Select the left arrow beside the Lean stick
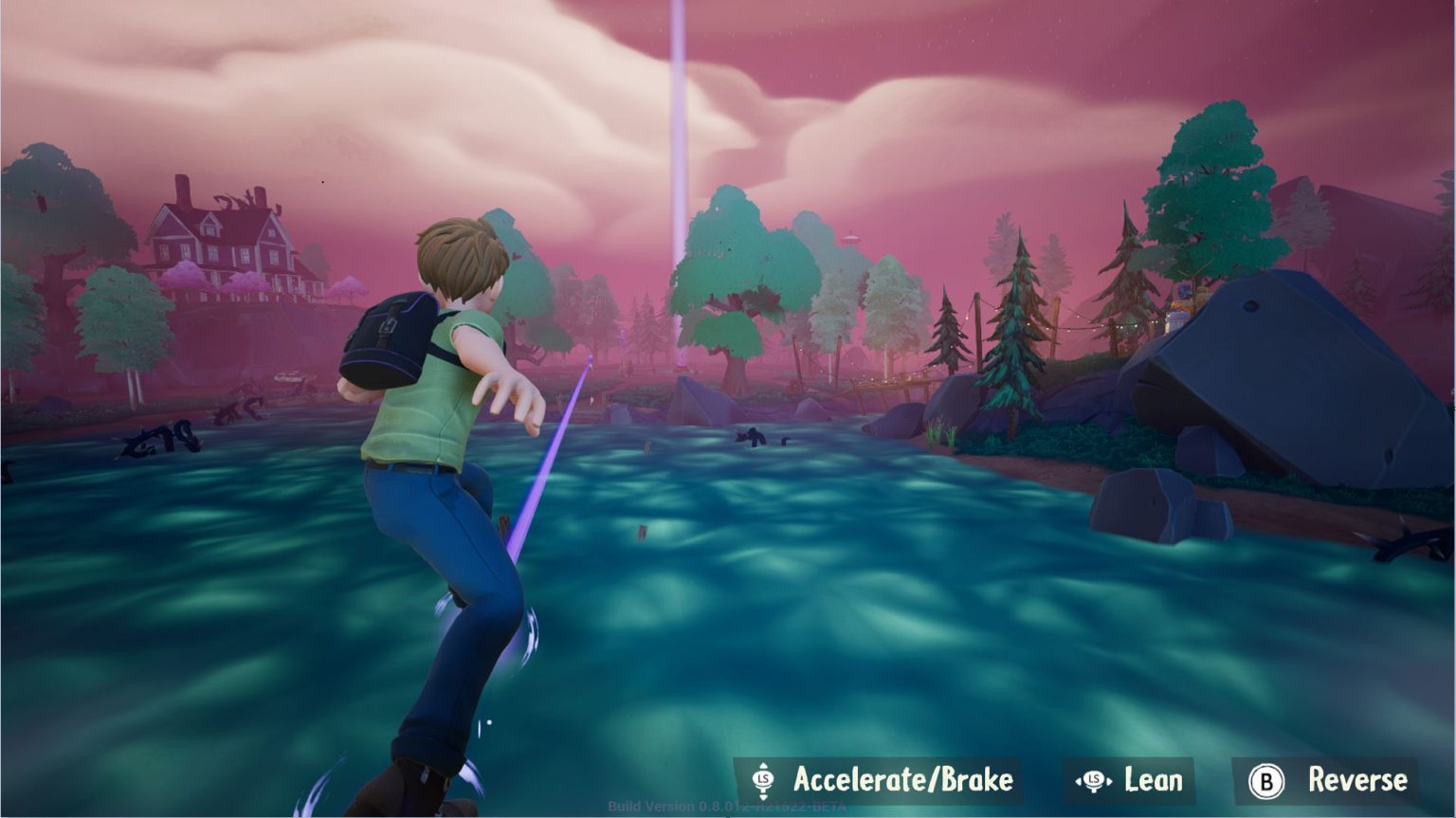Viewport: 1456px width, 818px height. [x=1077, y=781]
